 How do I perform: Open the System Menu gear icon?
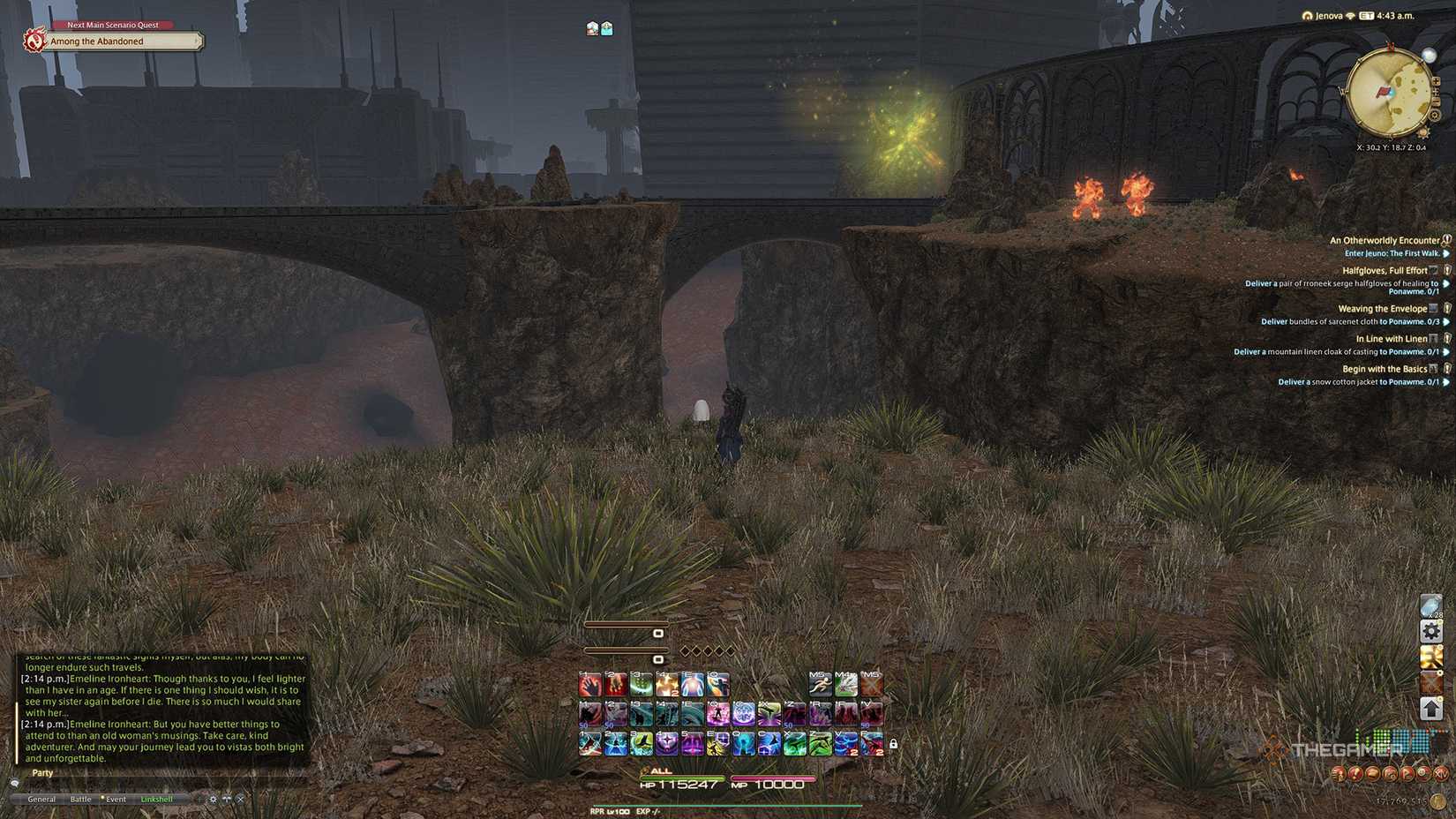click(x=1431, y=632)
